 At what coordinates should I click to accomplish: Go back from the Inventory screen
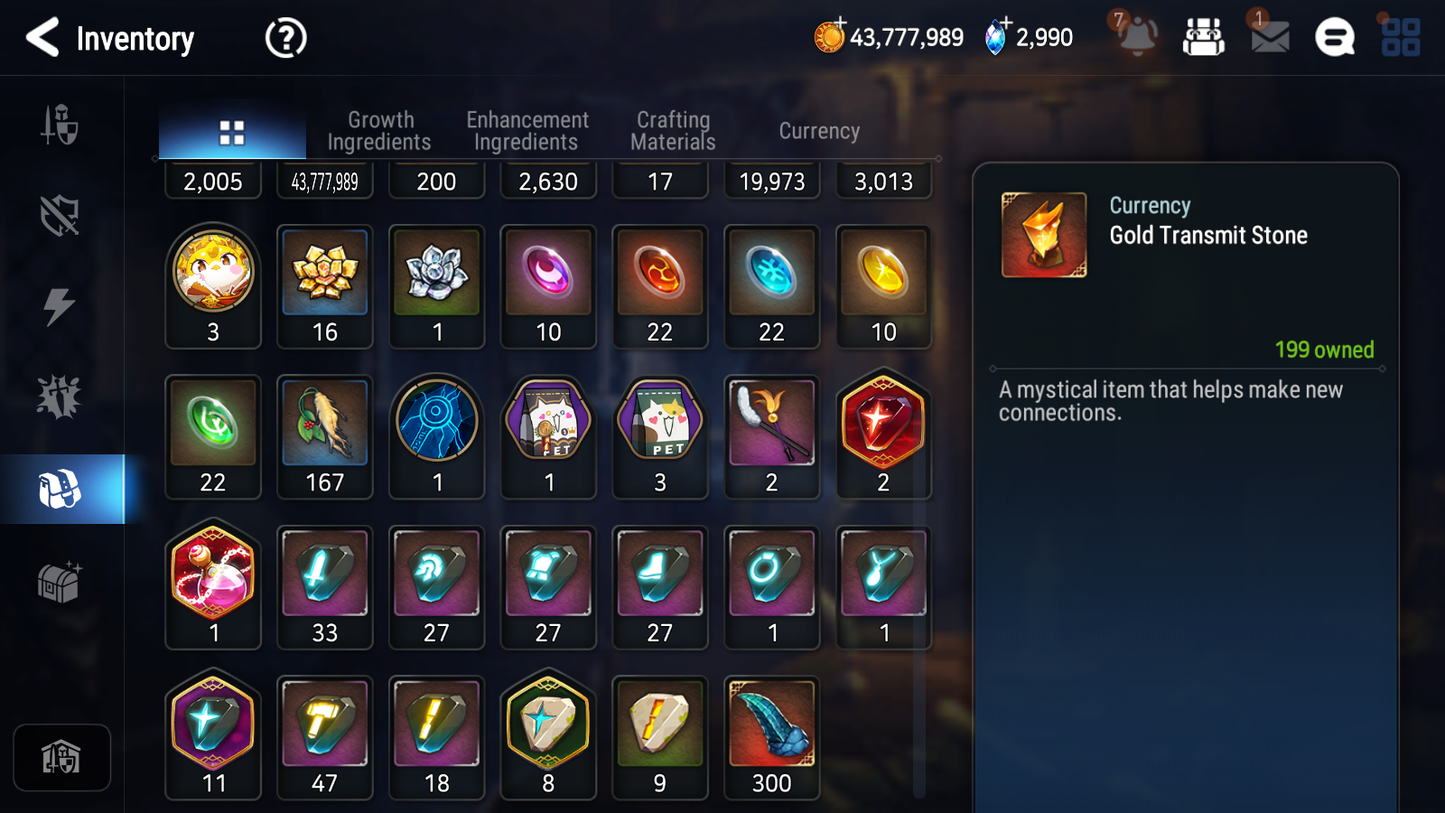[x=42, y=38]
